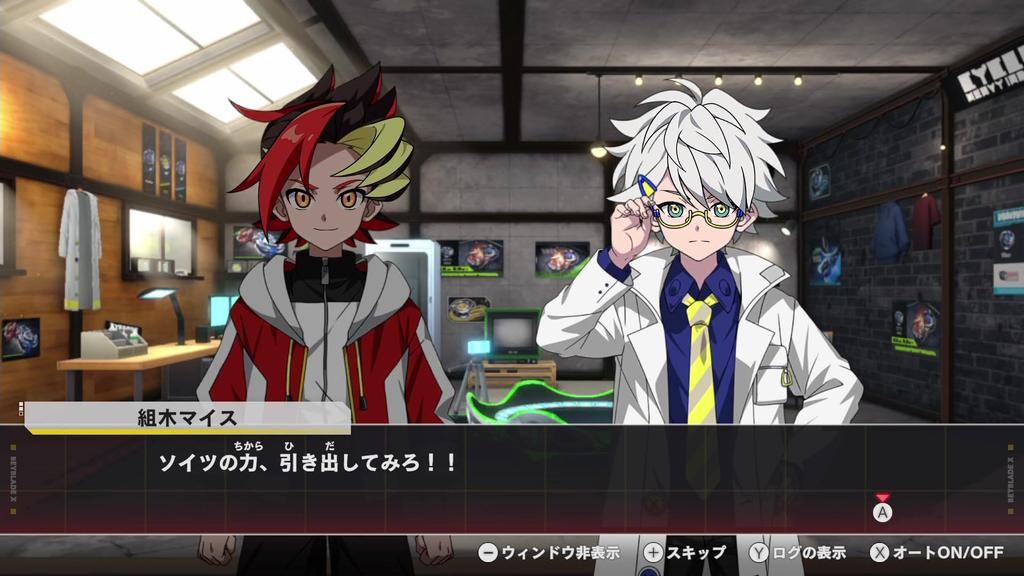
Task: Hide the window with ウィンドウ非表示
Action: (549, 552)
